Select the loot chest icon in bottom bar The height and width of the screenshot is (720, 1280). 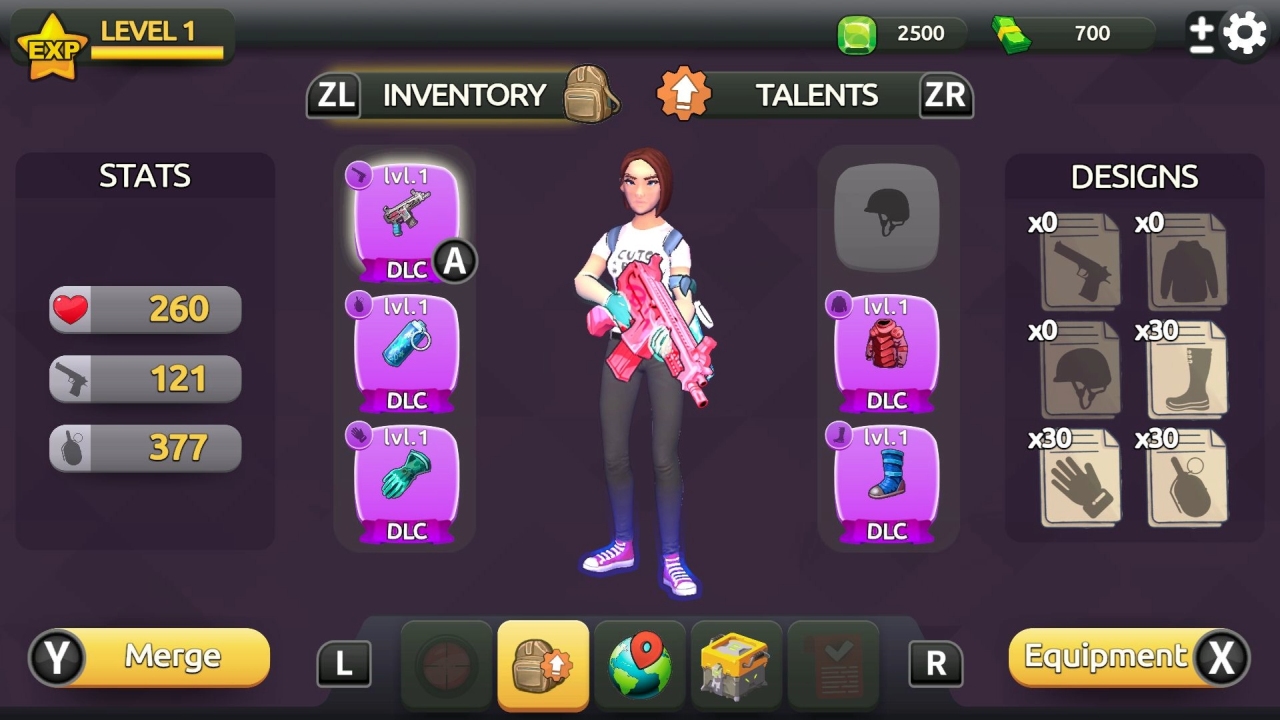tap(736, 662)
